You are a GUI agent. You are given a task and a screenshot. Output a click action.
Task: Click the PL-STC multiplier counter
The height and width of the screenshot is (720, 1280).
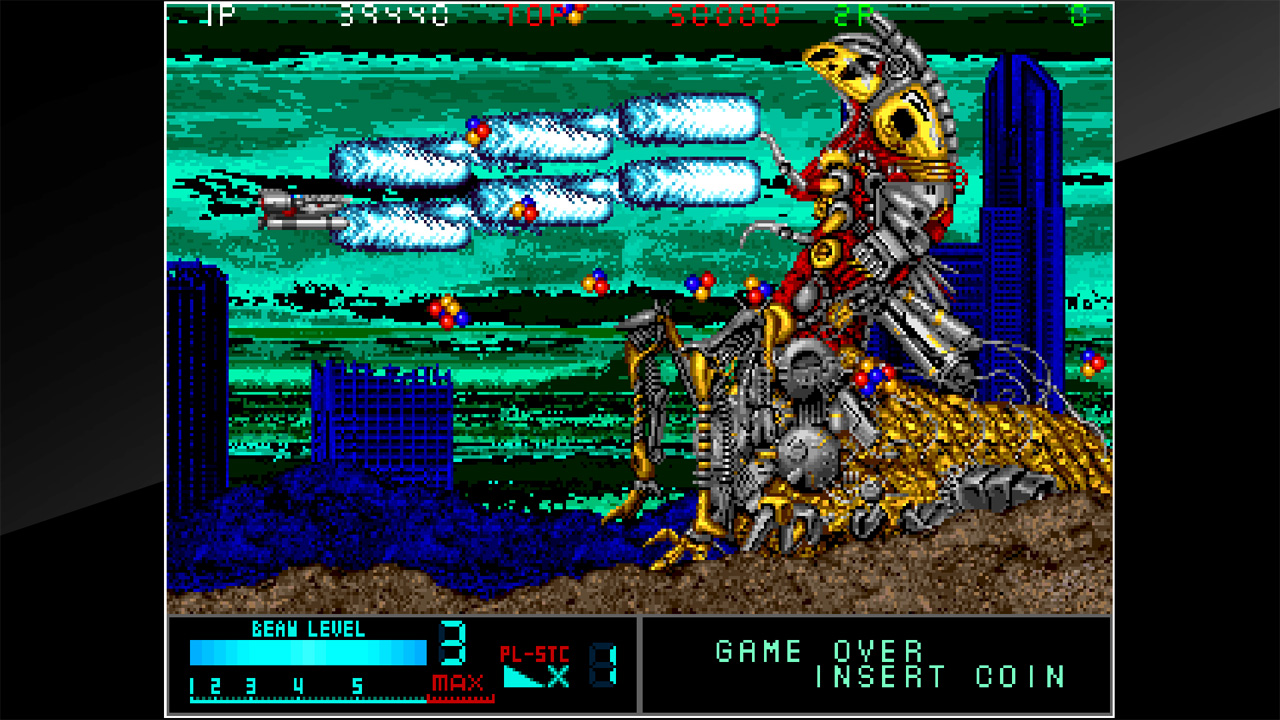534,653
